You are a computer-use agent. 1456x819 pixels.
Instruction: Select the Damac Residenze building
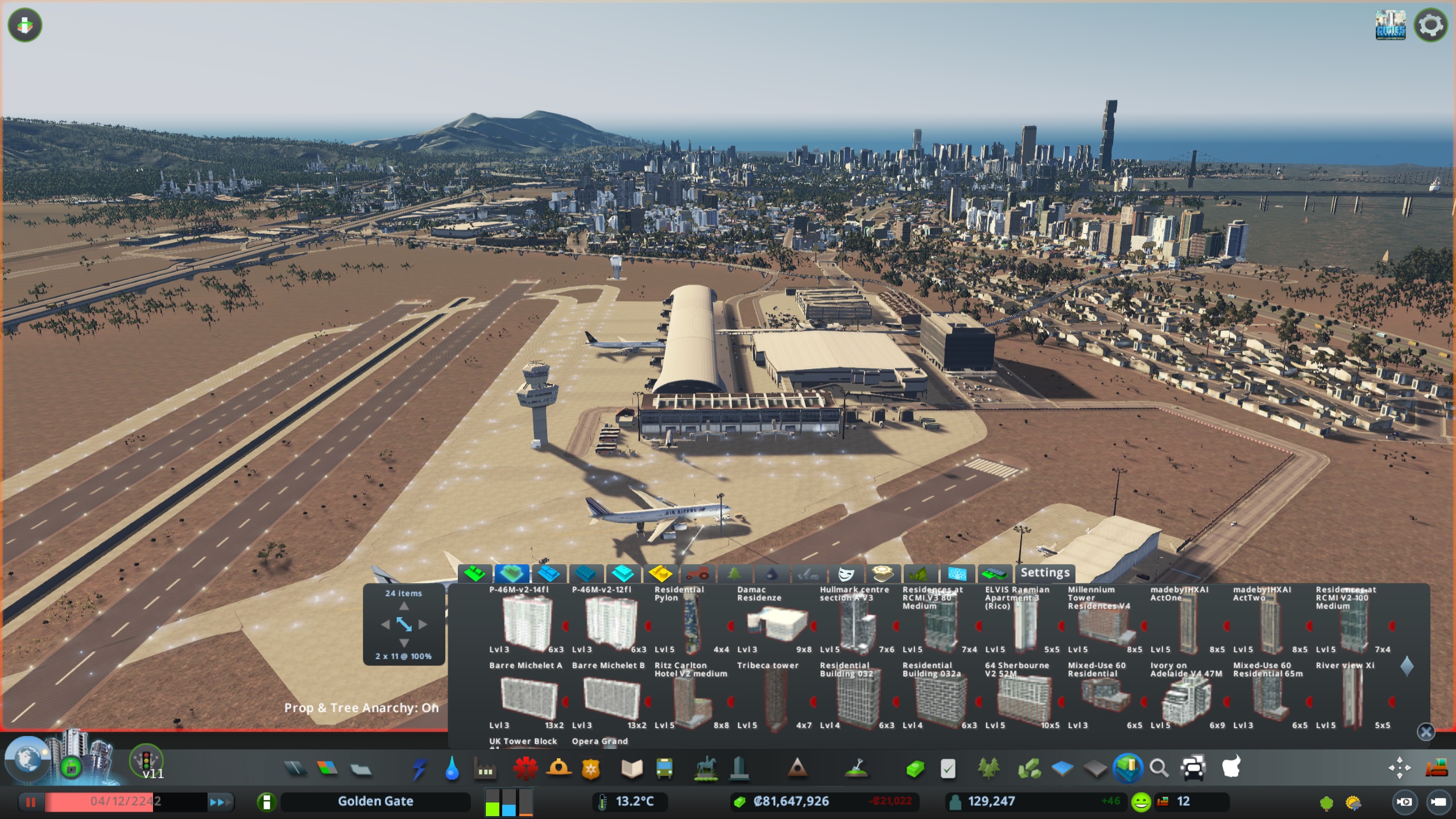point(777,624)
